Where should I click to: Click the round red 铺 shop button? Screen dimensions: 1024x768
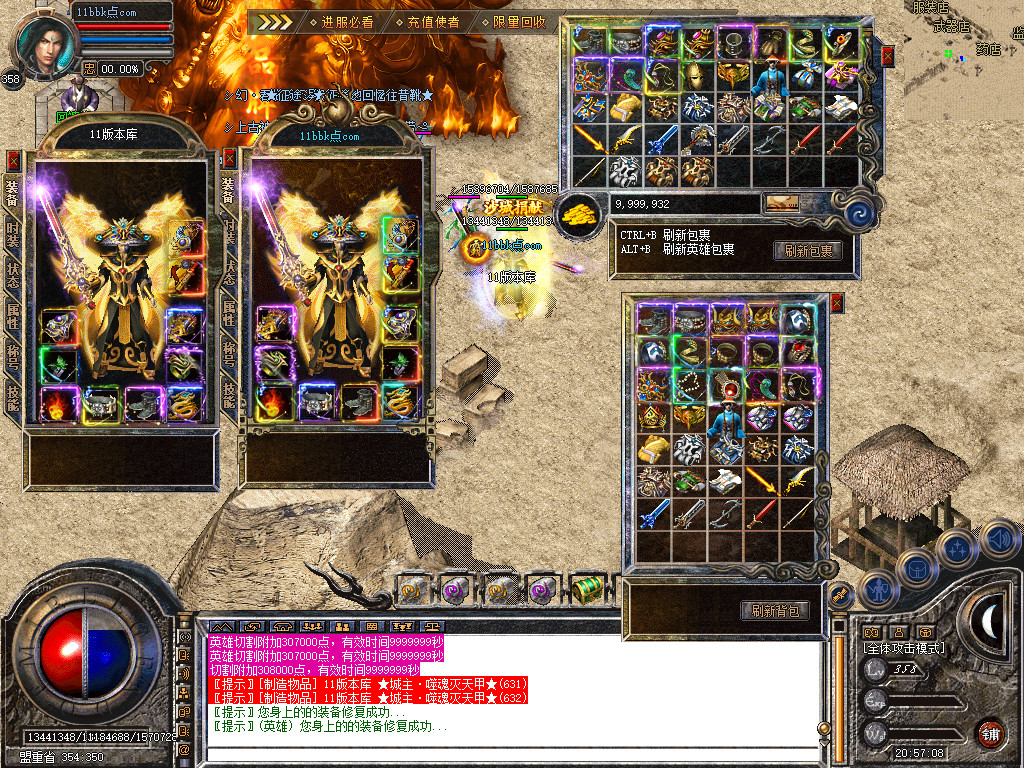(x=990, y=734)
